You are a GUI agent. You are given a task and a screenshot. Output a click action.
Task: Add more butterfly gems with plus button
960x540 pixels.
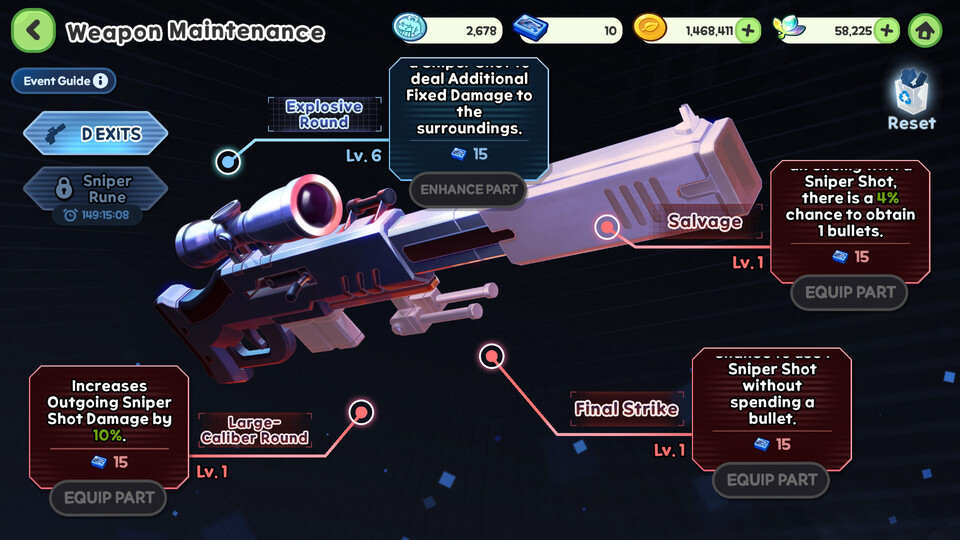[x=886, y=30]
